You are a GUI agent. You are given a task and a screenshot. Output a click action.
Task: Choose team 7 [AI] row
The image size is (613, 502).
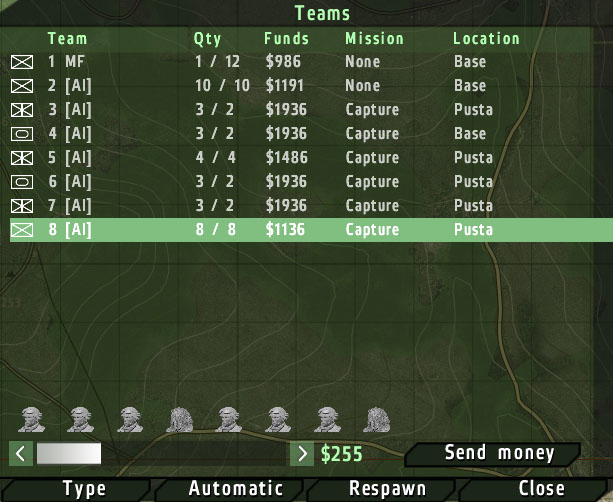pos(300,206)
